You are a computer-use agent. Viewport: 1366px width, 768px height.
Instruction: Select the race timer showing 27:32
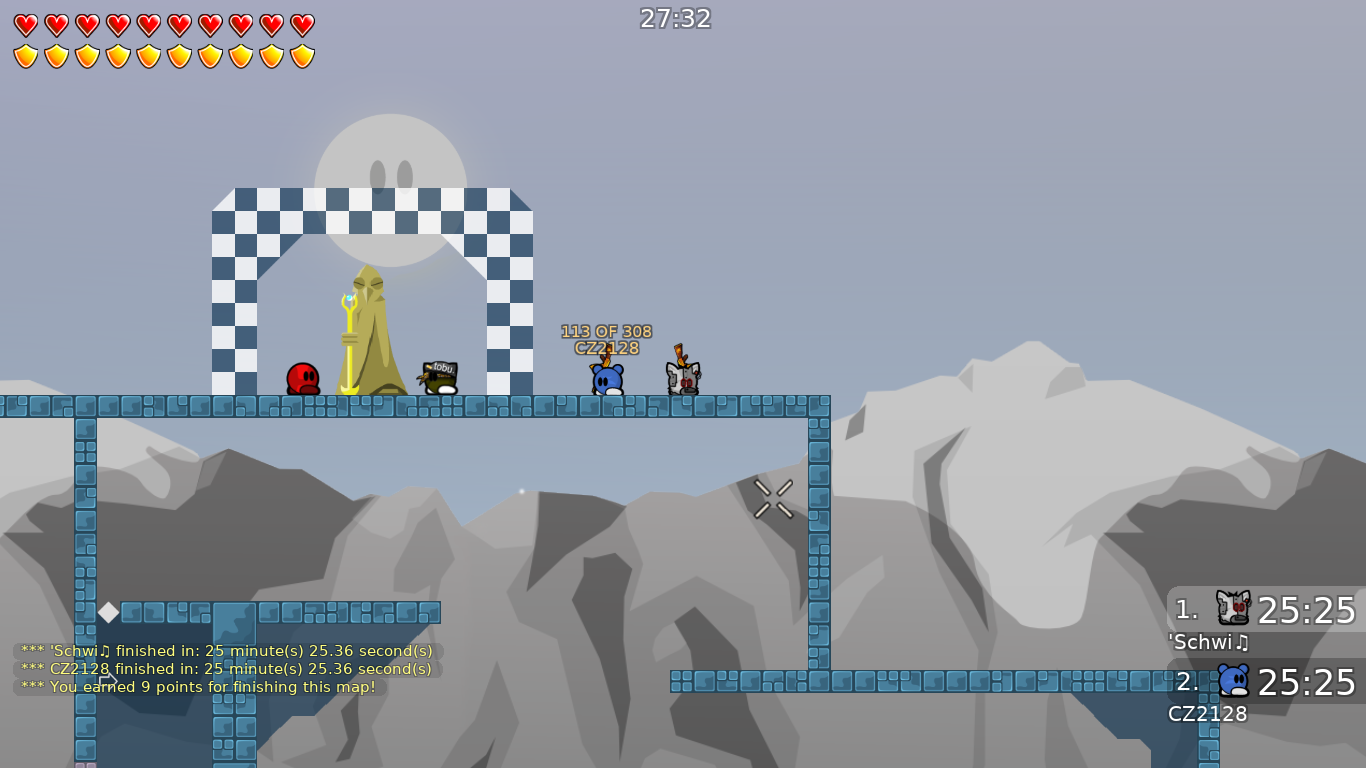pos(675,18)
